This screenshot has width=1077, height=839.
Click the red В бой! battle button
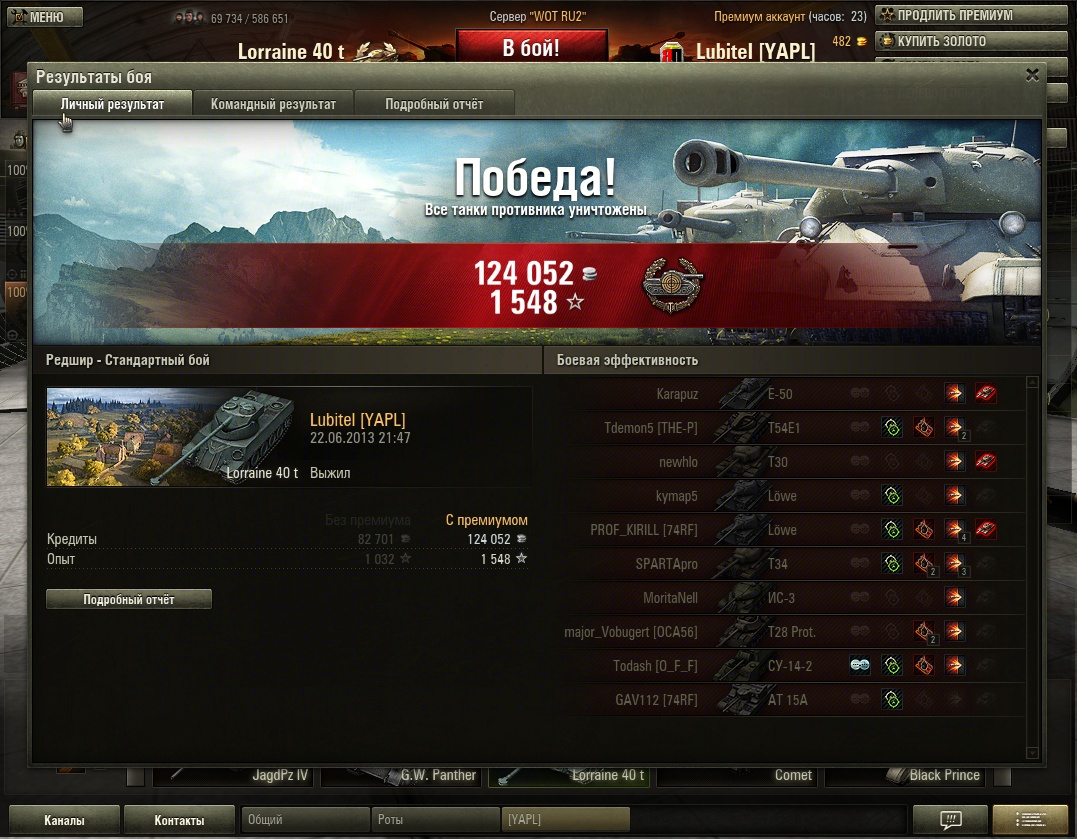tap(531, 48)
